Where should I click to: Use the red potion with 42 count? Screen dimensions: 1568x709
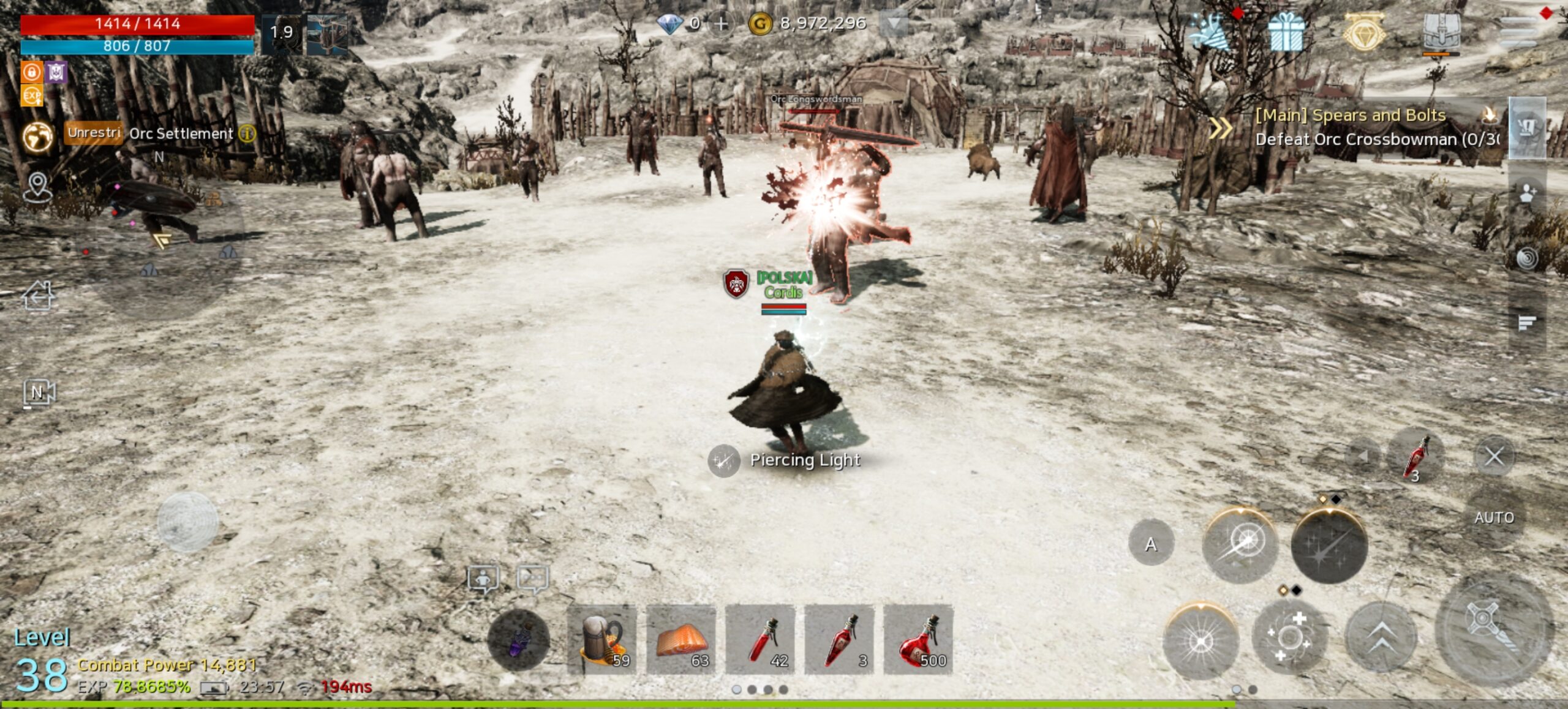point(760,639)
